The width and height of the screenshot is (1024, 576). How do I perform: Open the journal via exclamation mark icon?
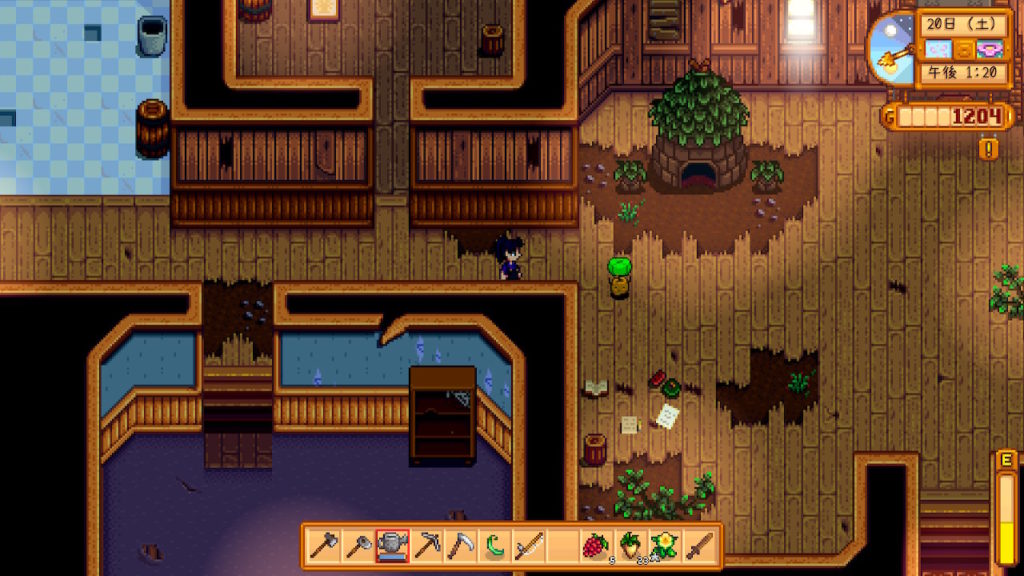tap(990, 150)
